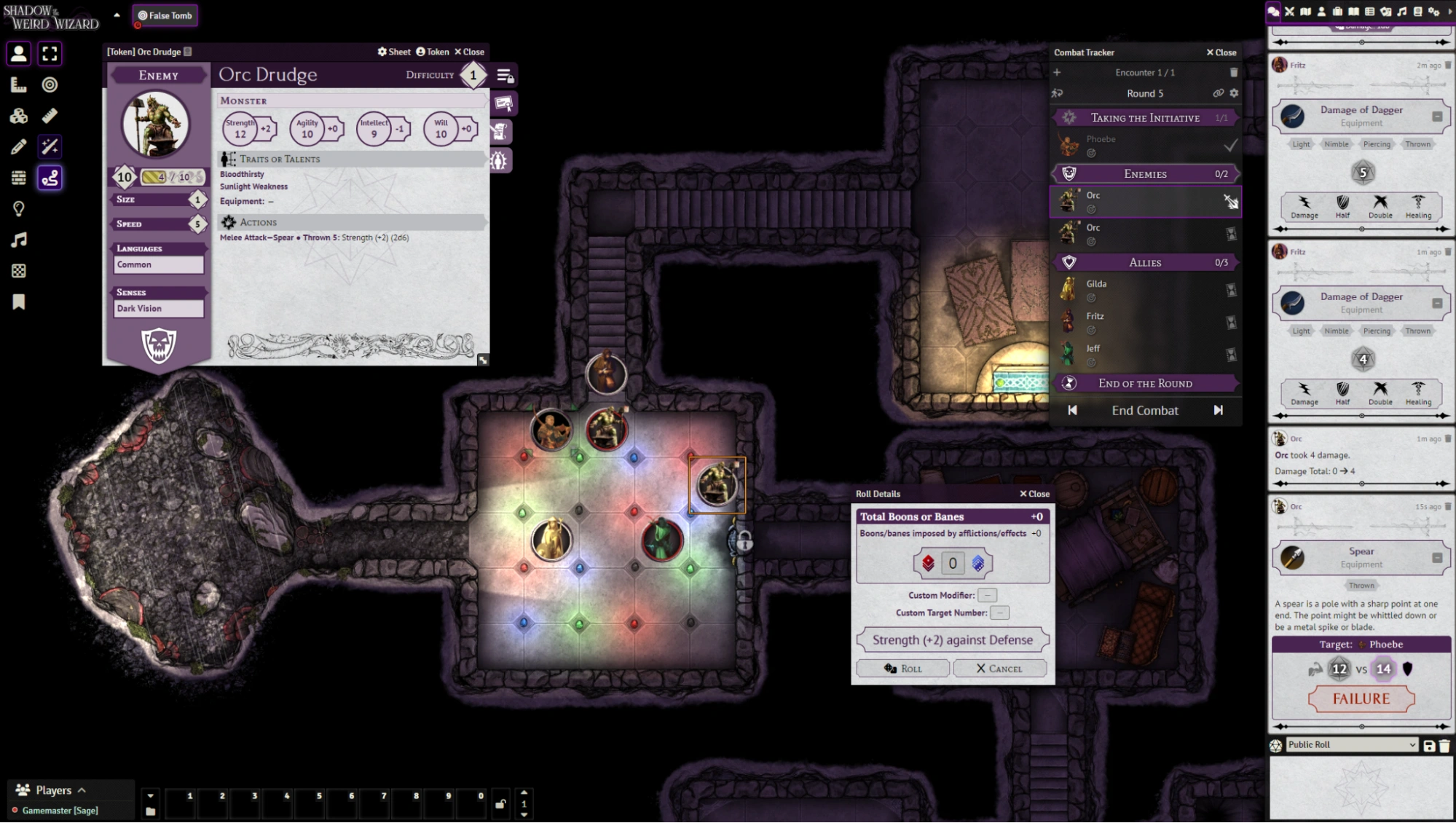Image resolution: width=1456 pixels, height=823 pixels.
Task: Go back to the previous combat turn
Action: pos(1072,411)
